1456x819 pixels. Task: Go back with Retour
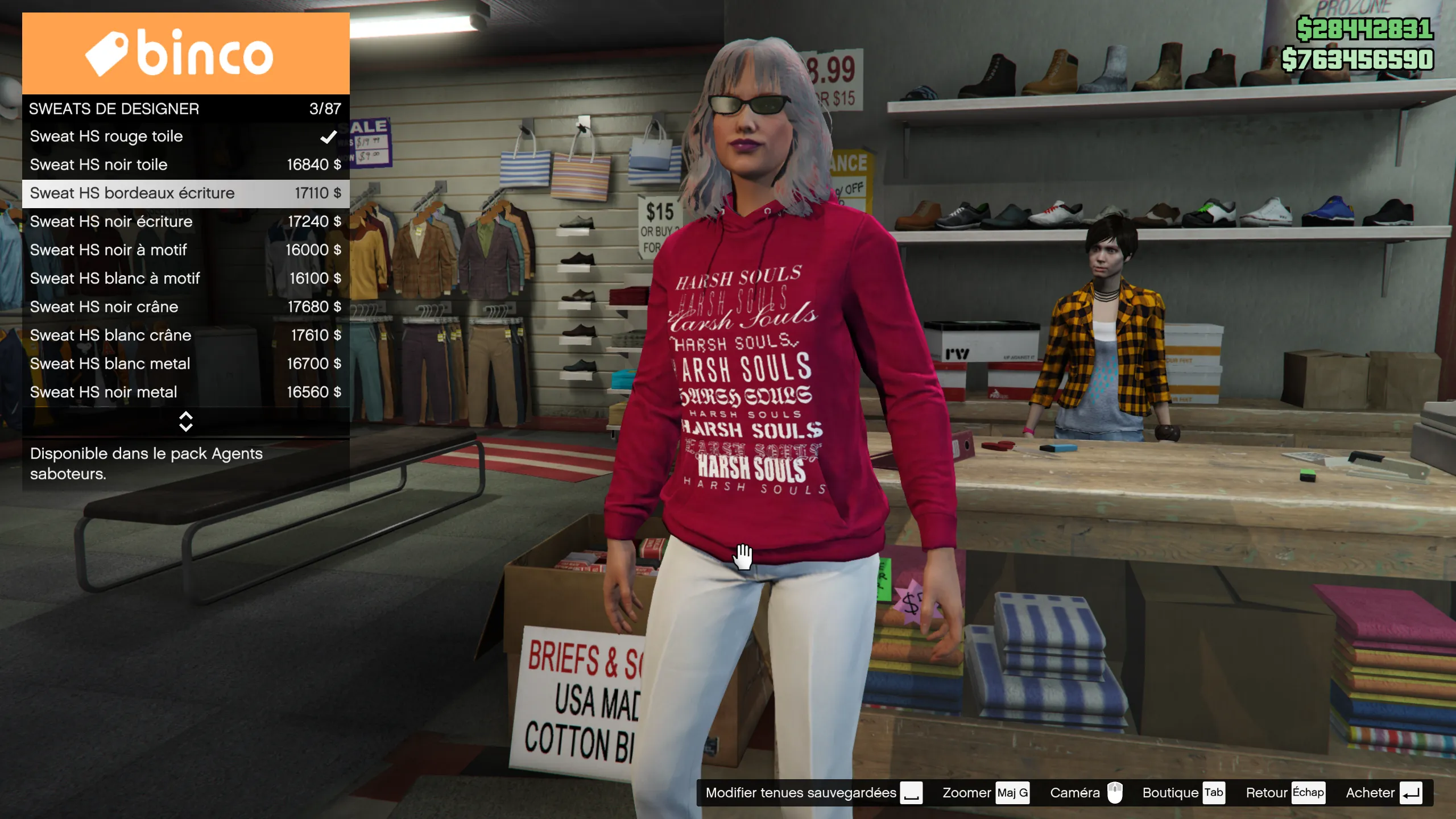[x=1284, y=793]
